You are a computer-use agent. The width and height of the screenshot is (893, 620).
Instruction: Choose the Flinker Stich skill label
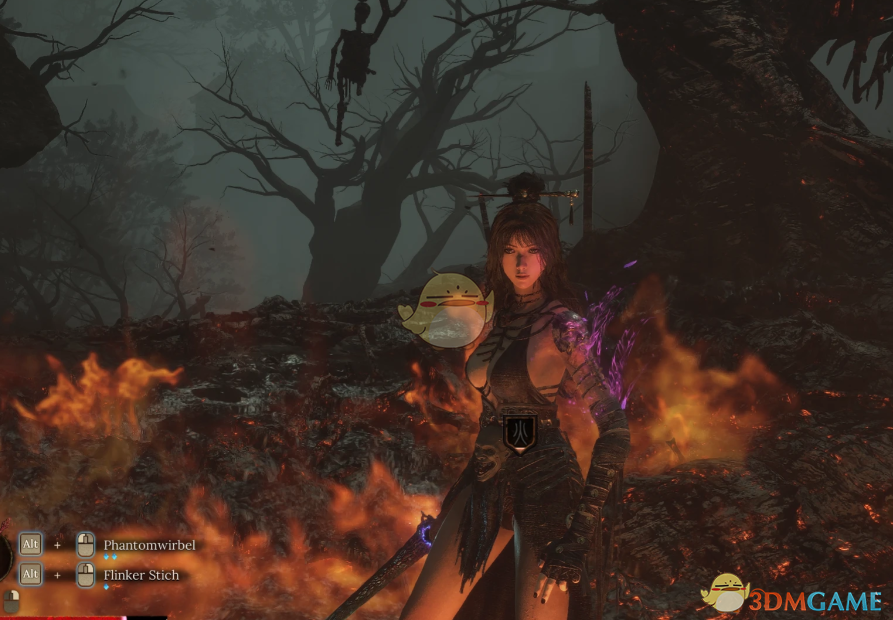143,575
